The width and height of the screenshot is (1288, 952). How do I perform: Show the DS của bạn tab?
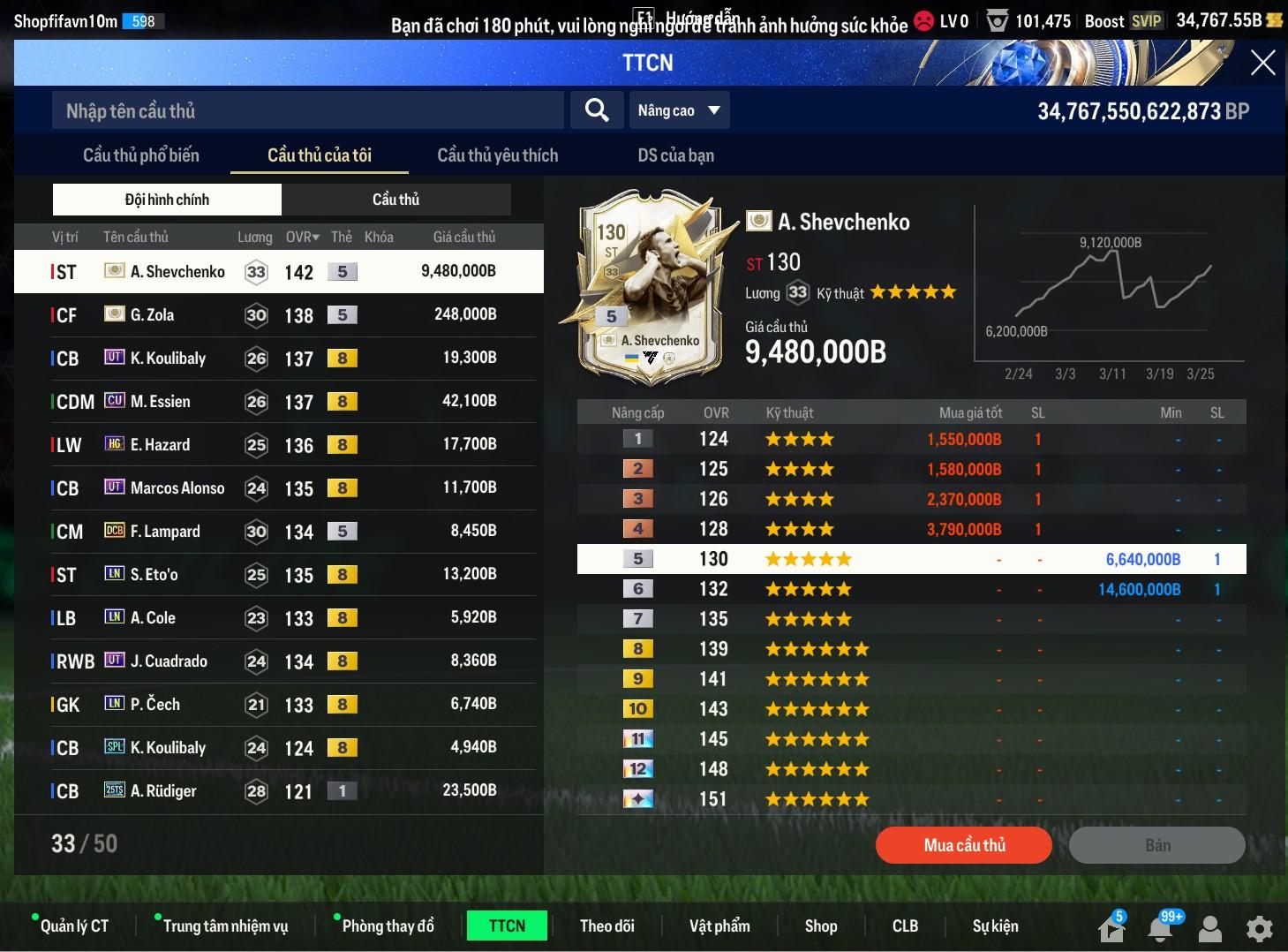coord(675,155)
